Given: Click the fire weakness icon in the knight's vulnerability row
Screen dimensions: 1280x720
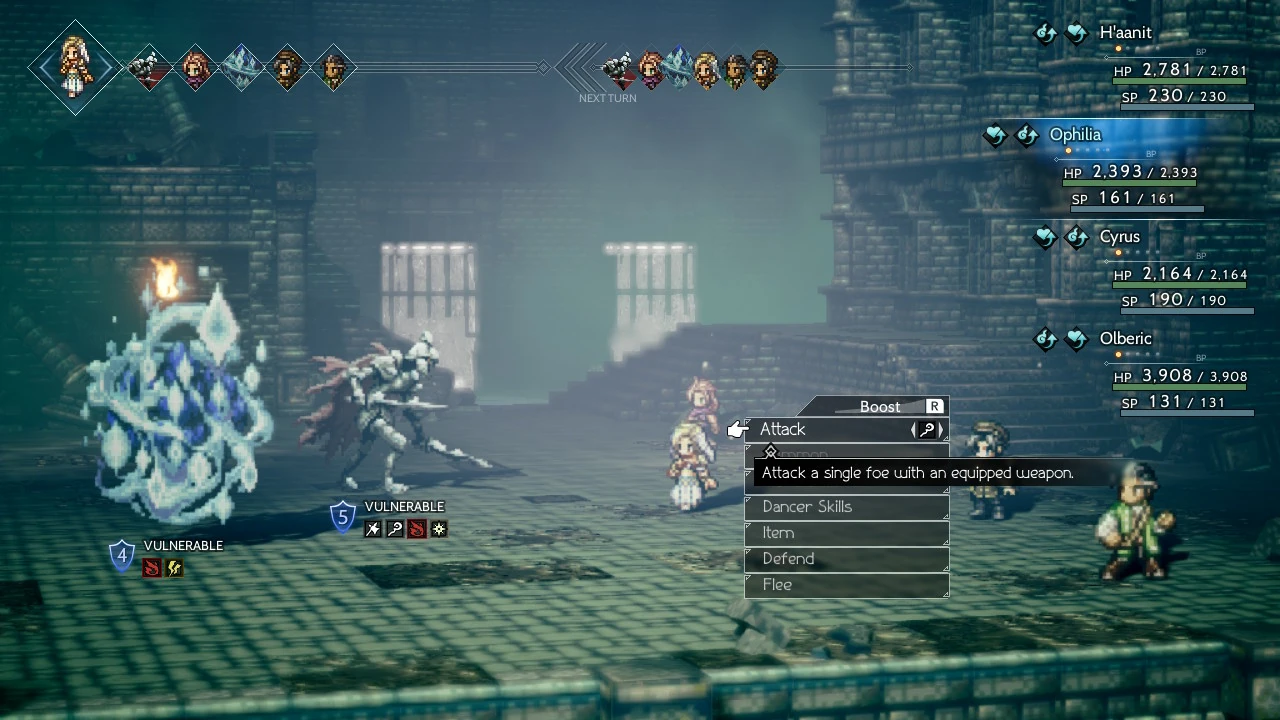Looking at the screenshot, I should click(x=416, y=529).
